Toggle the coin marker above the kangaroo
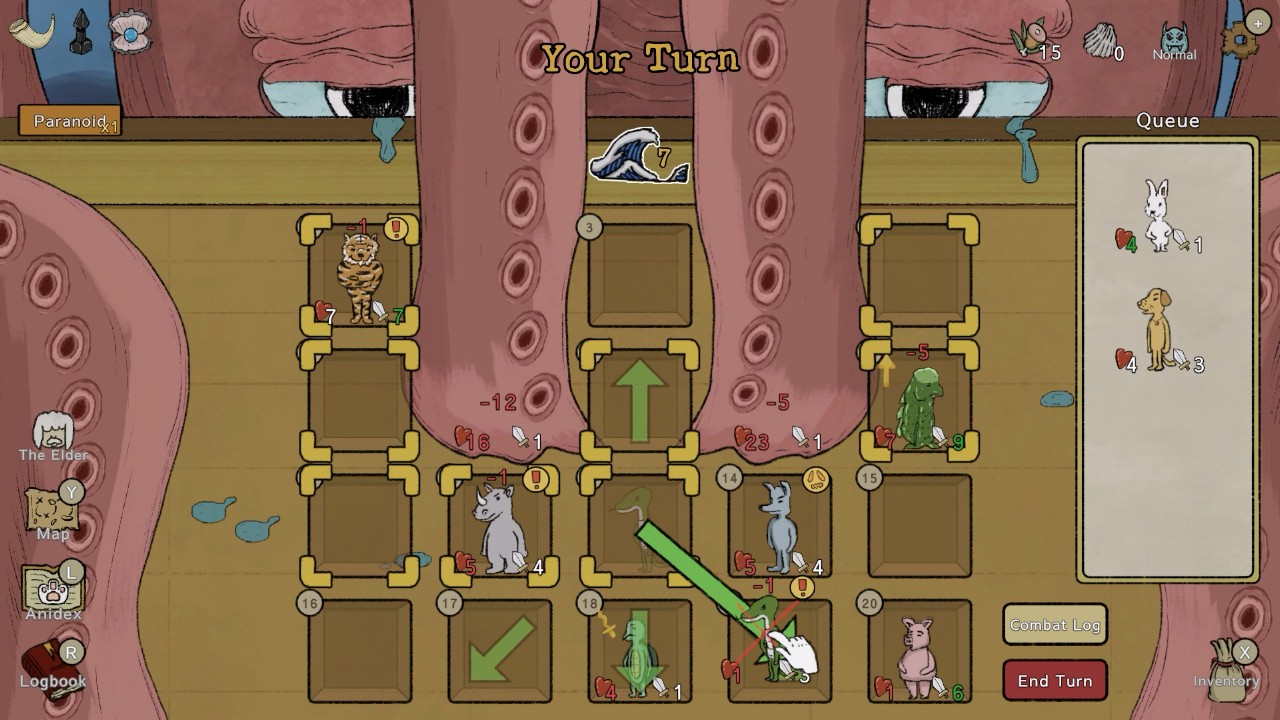 pyautogui.click(x=818, y=481)
